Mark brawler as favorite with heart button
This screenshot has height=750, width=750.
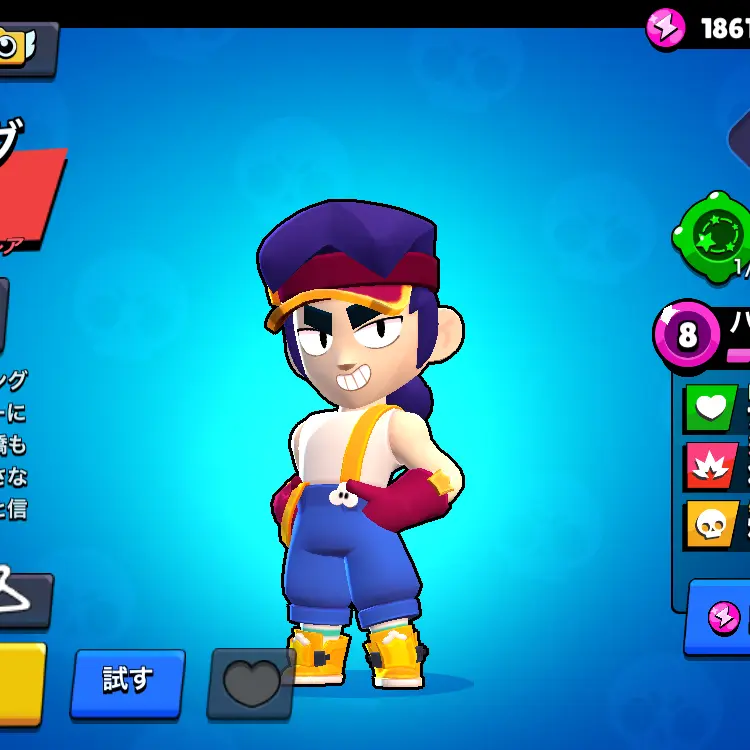(x=250, y=683)
